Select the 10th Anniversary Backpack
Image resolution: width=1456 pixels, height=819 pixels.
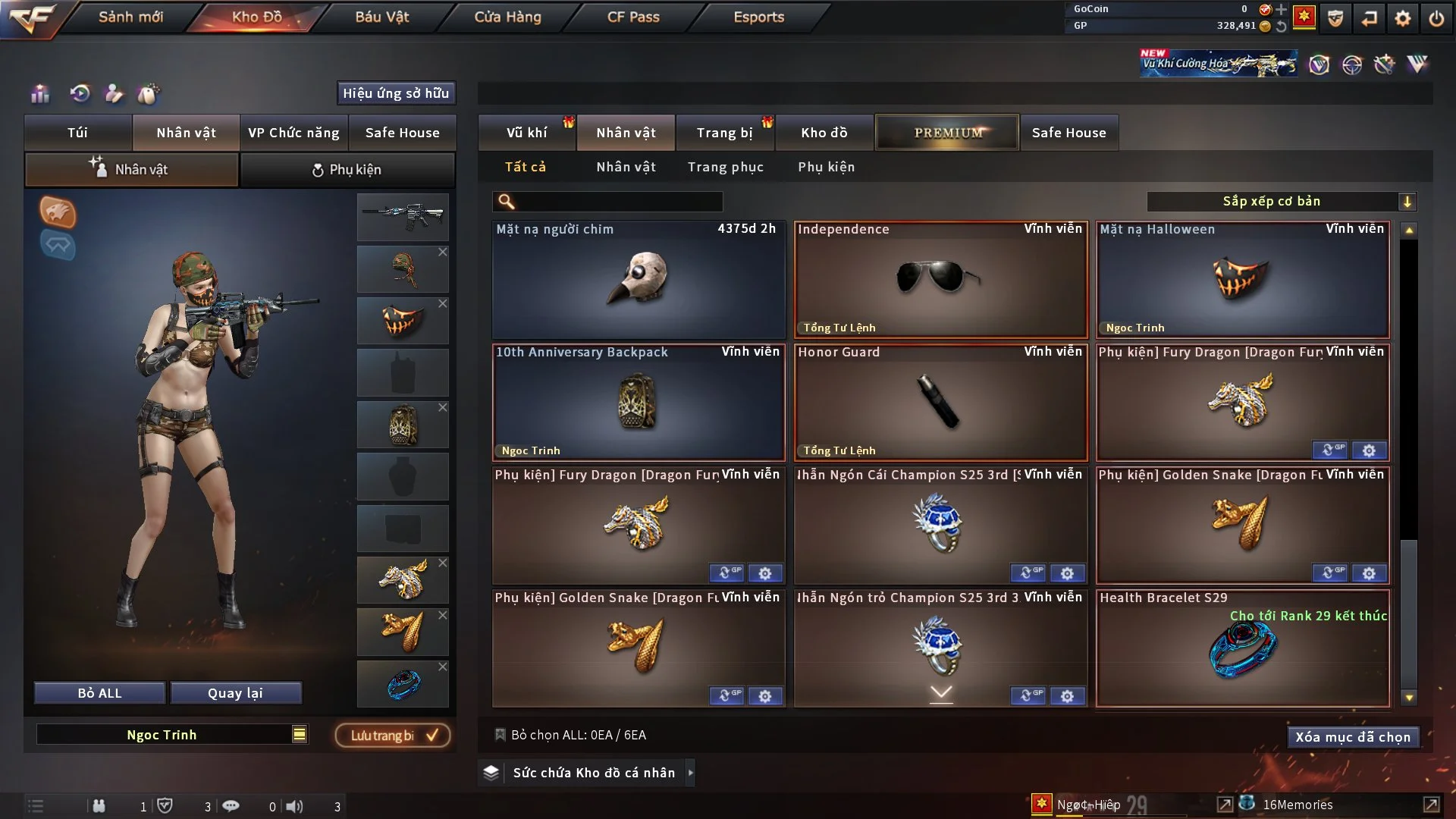pyautogui.click(x=639, y=402)
